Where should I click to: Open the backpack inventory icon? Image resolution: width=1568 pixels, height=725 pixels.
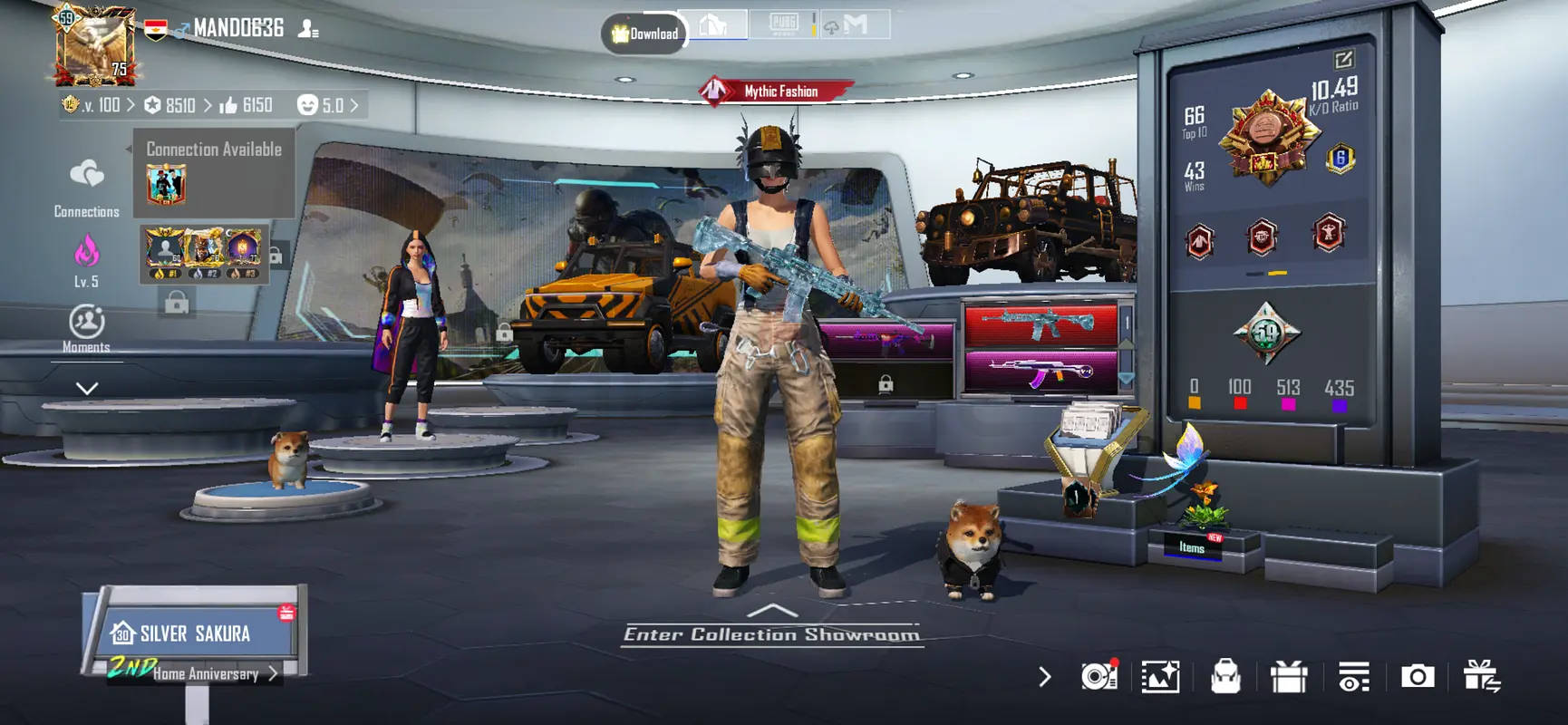[x=1225, y=676]
